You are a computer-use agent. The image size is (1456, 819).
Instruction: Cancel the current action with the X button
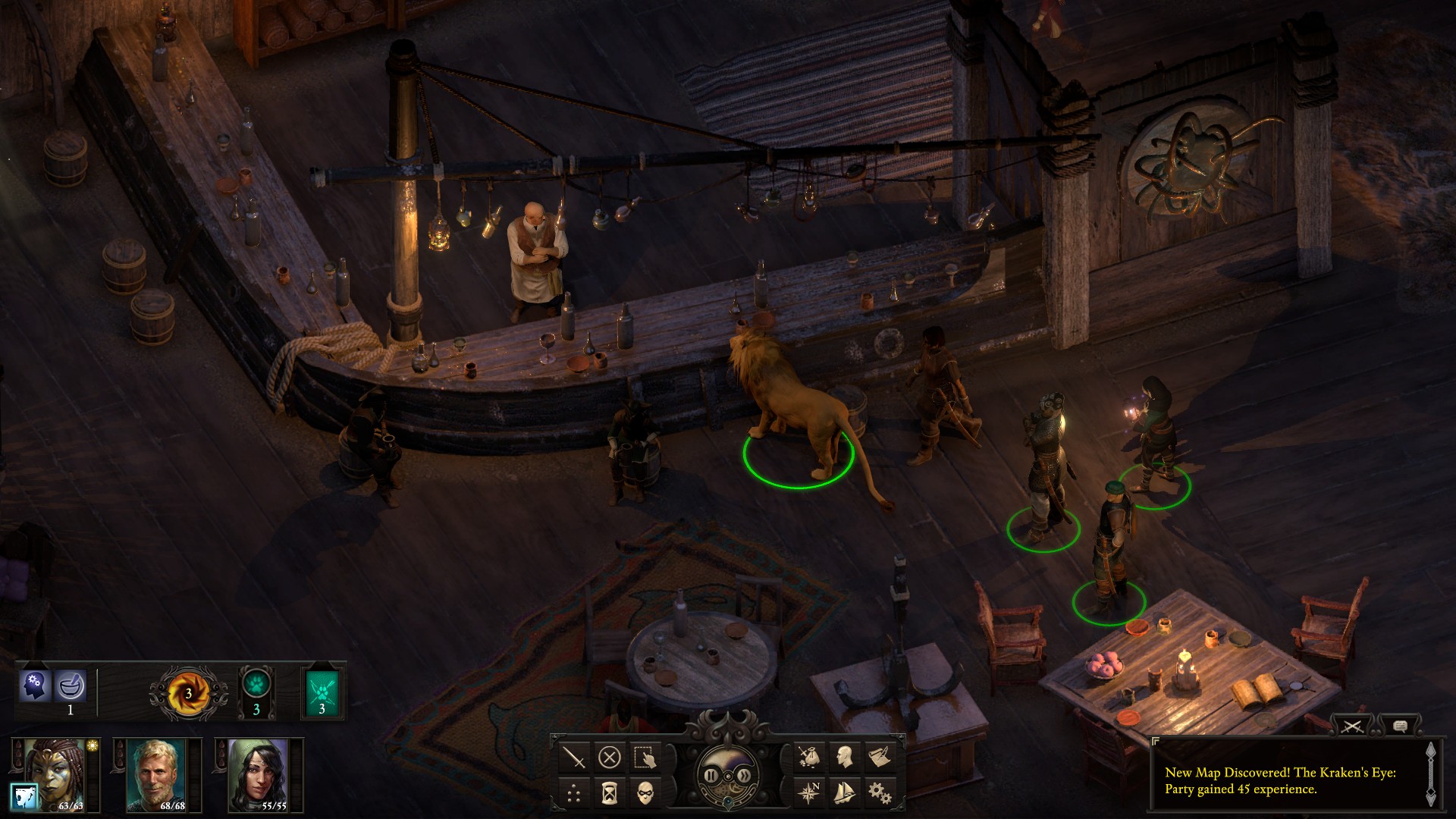(x=610, y=757)
